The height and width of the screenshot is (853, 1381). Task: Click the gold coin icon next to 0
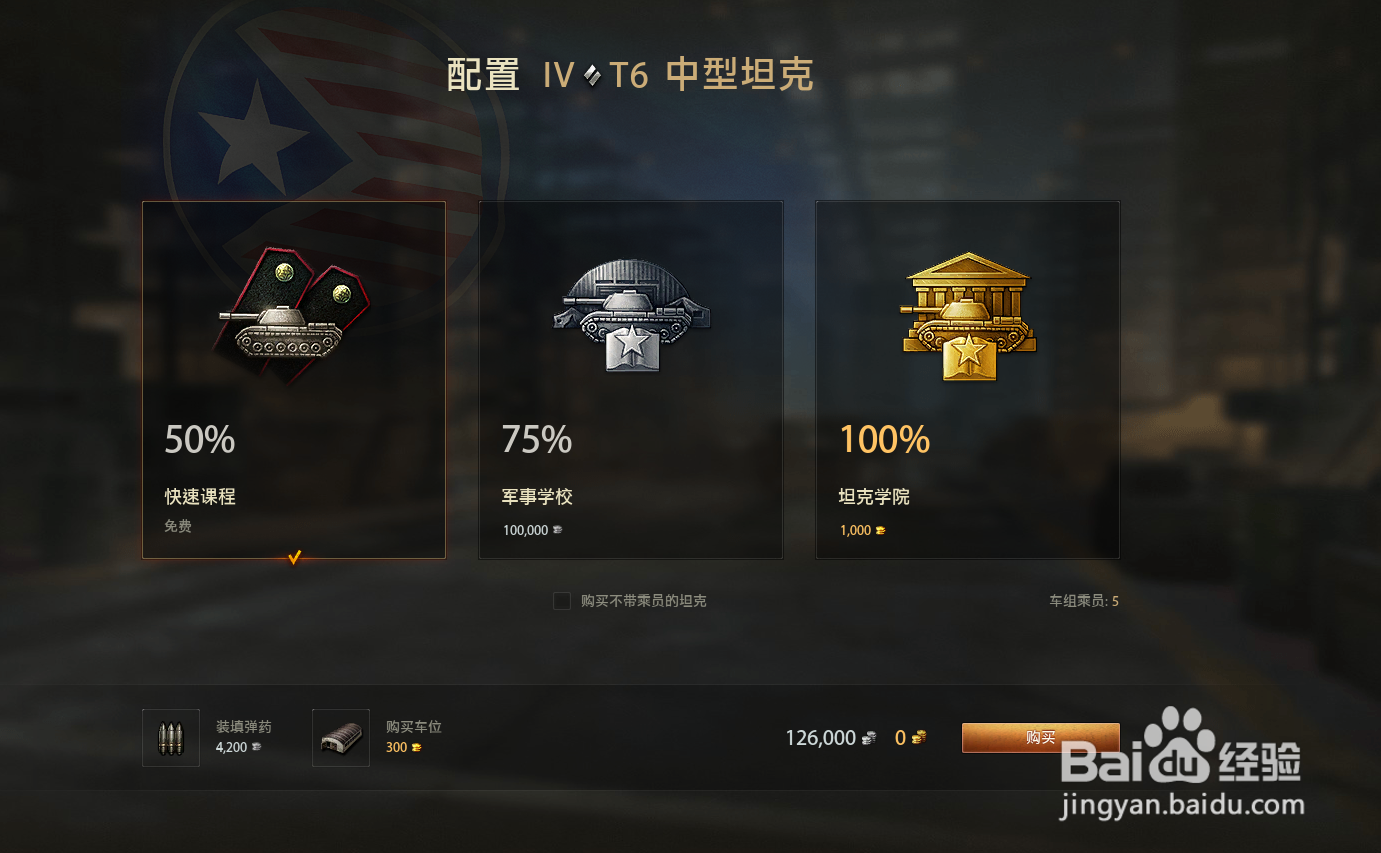tap(917, 737)
